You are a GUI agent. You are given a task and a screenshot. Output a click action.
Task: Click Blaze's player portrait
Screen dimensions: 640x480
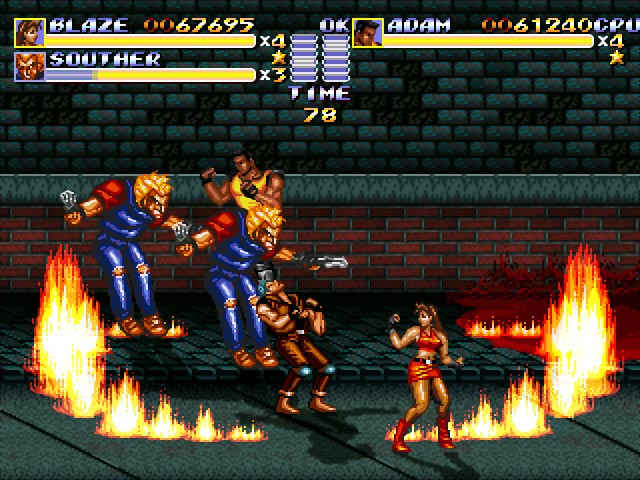30,32
